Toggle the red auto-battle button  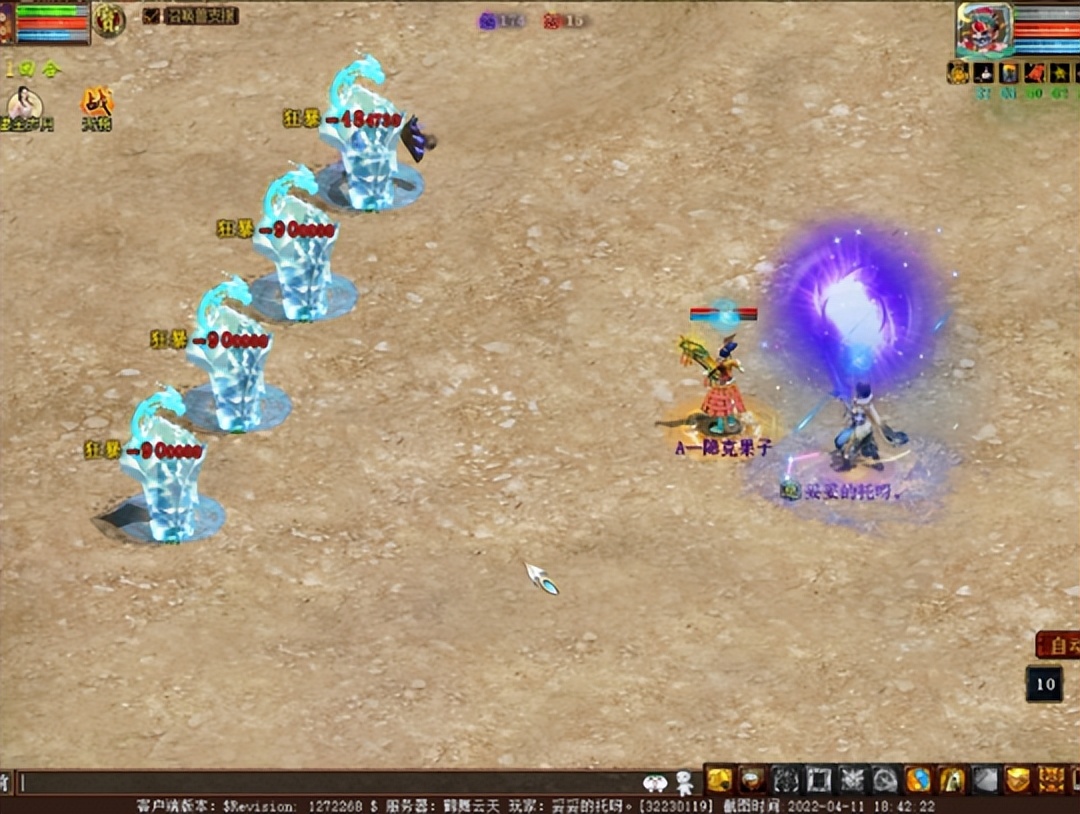[x=1058, y=645]
